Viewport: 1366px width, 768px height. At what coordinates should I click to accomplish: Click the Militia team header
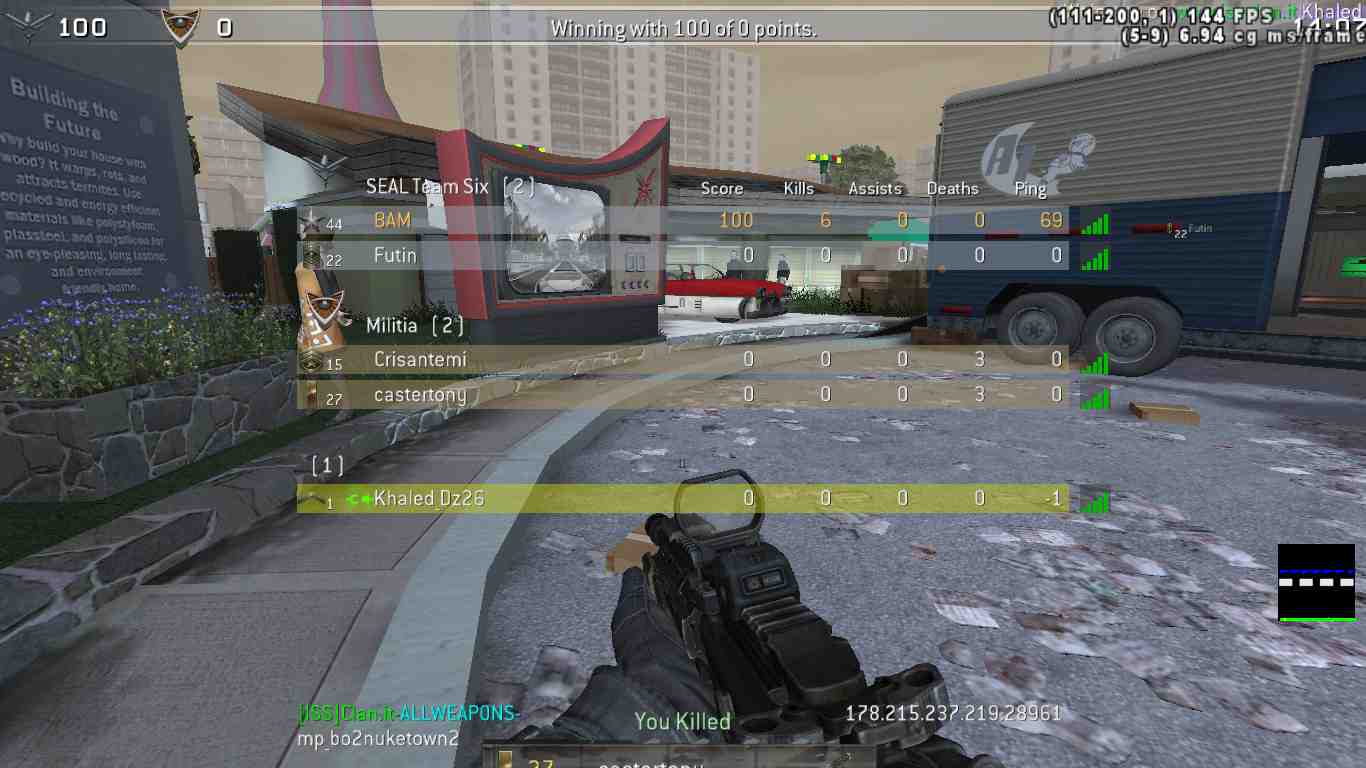click(414, 326)
